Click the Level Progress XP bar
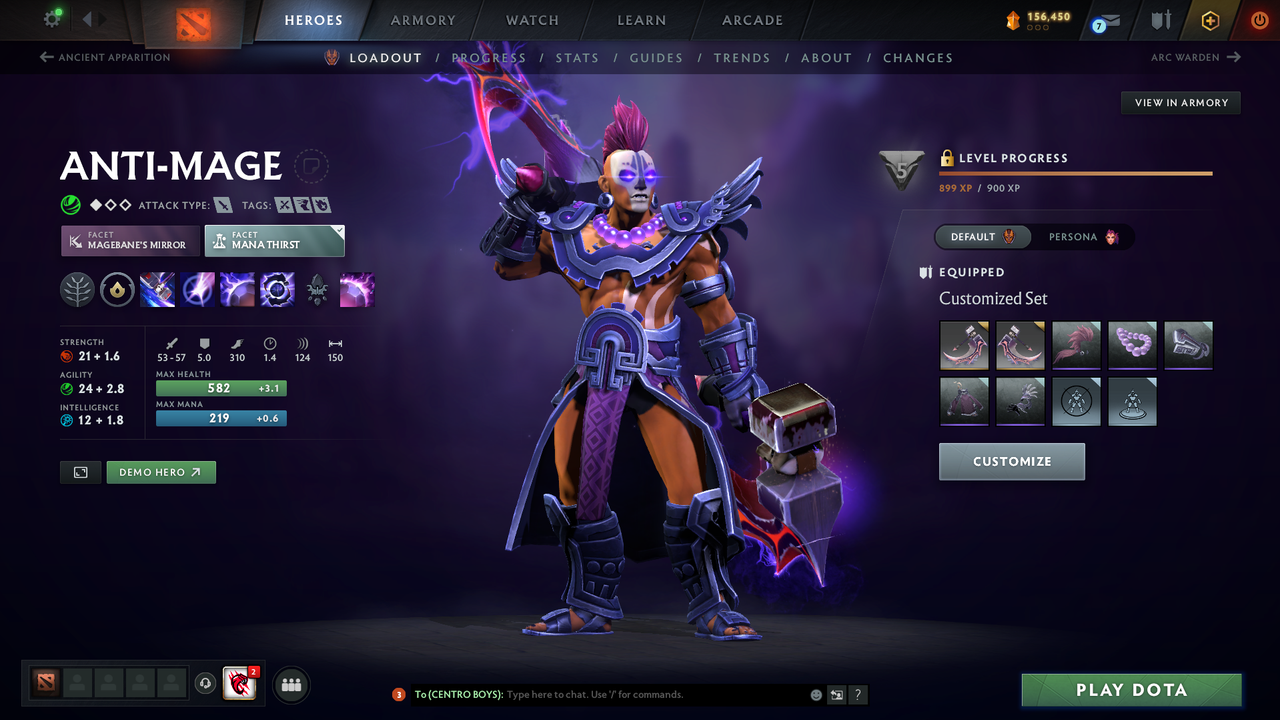 pos(1076,173)
